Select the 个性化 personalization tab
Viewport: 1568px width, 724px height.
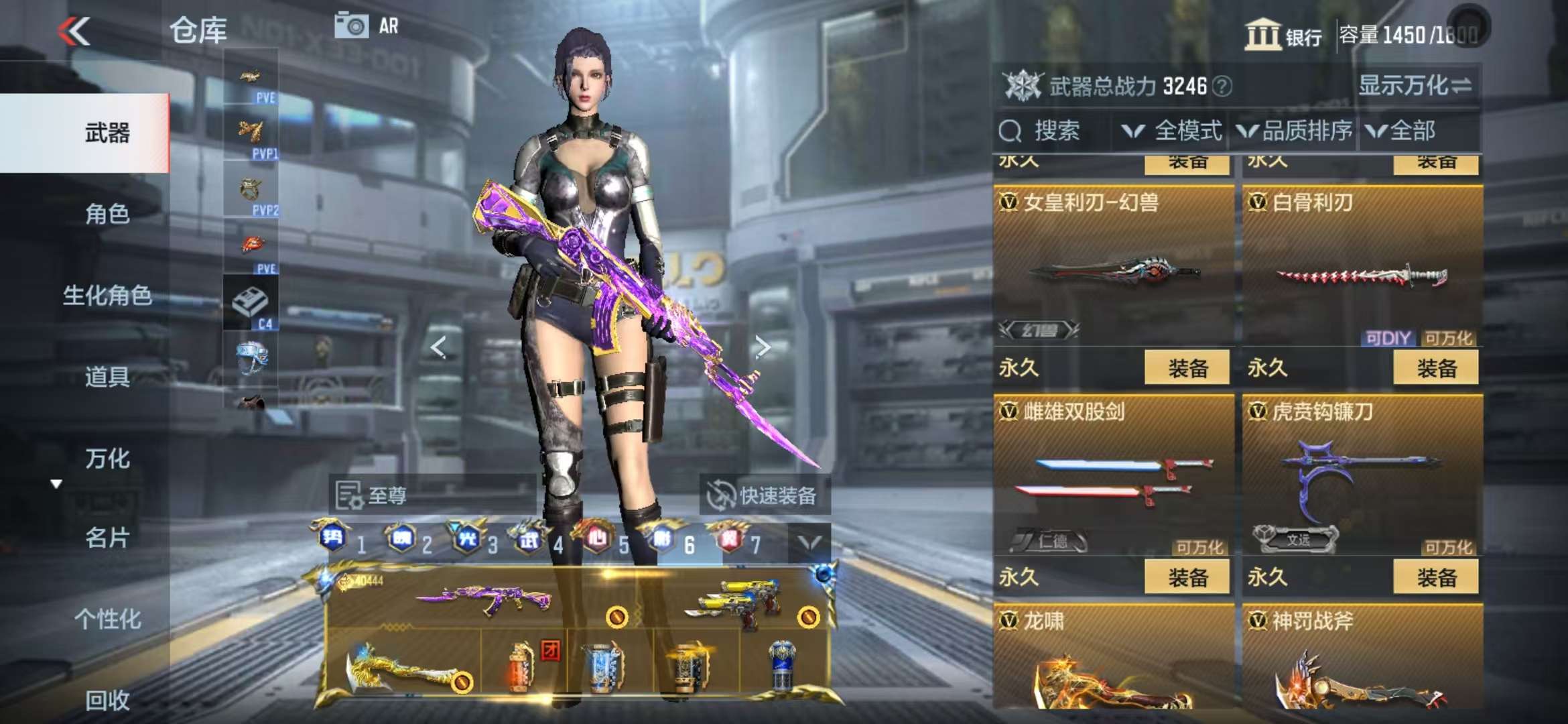point(107,619)
